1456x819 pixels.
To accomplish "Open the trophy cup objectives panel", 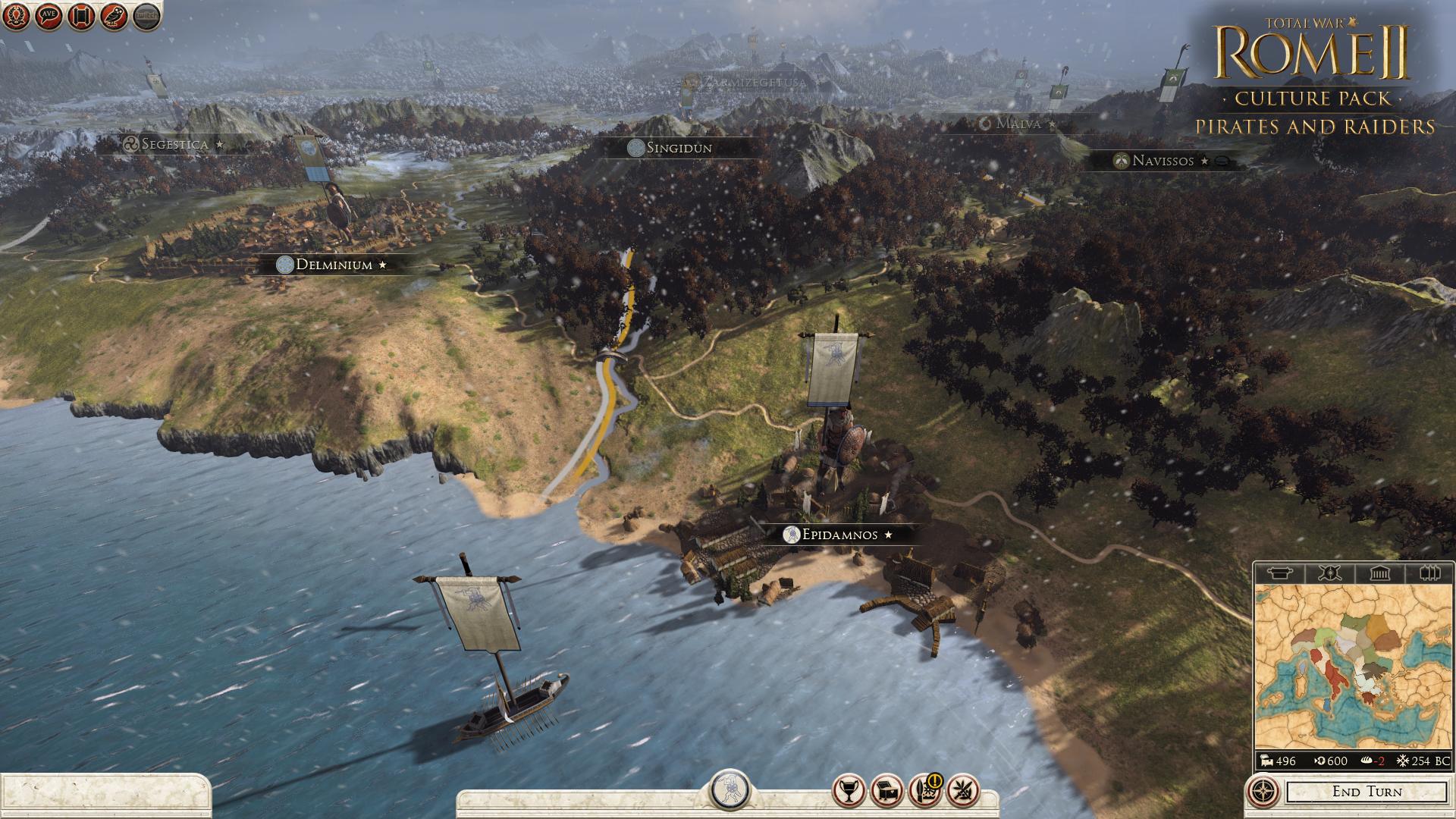I will point(849,791).
